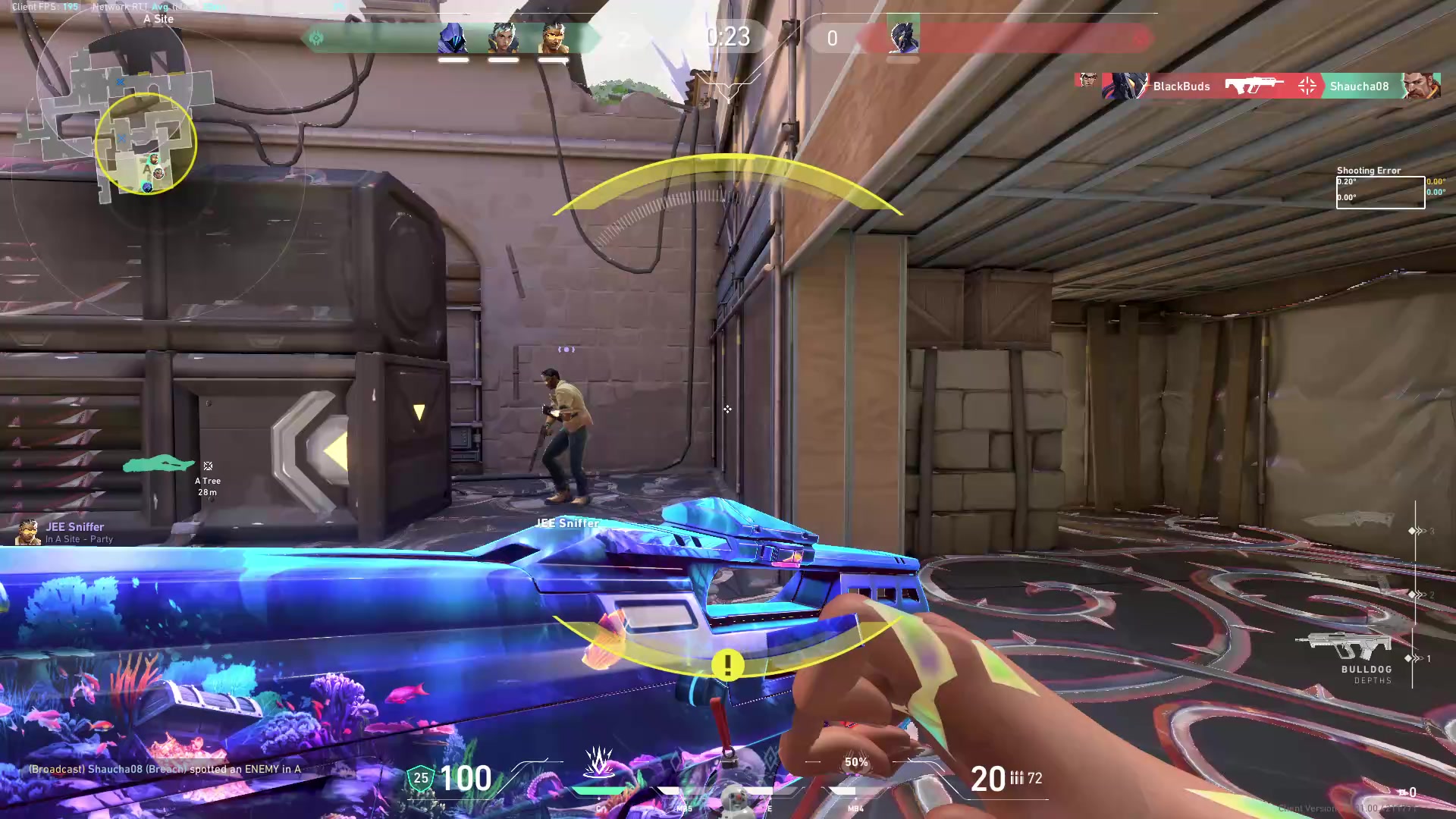
Task: Click the BlackBuds kill feed entry
Action: 1181,86
